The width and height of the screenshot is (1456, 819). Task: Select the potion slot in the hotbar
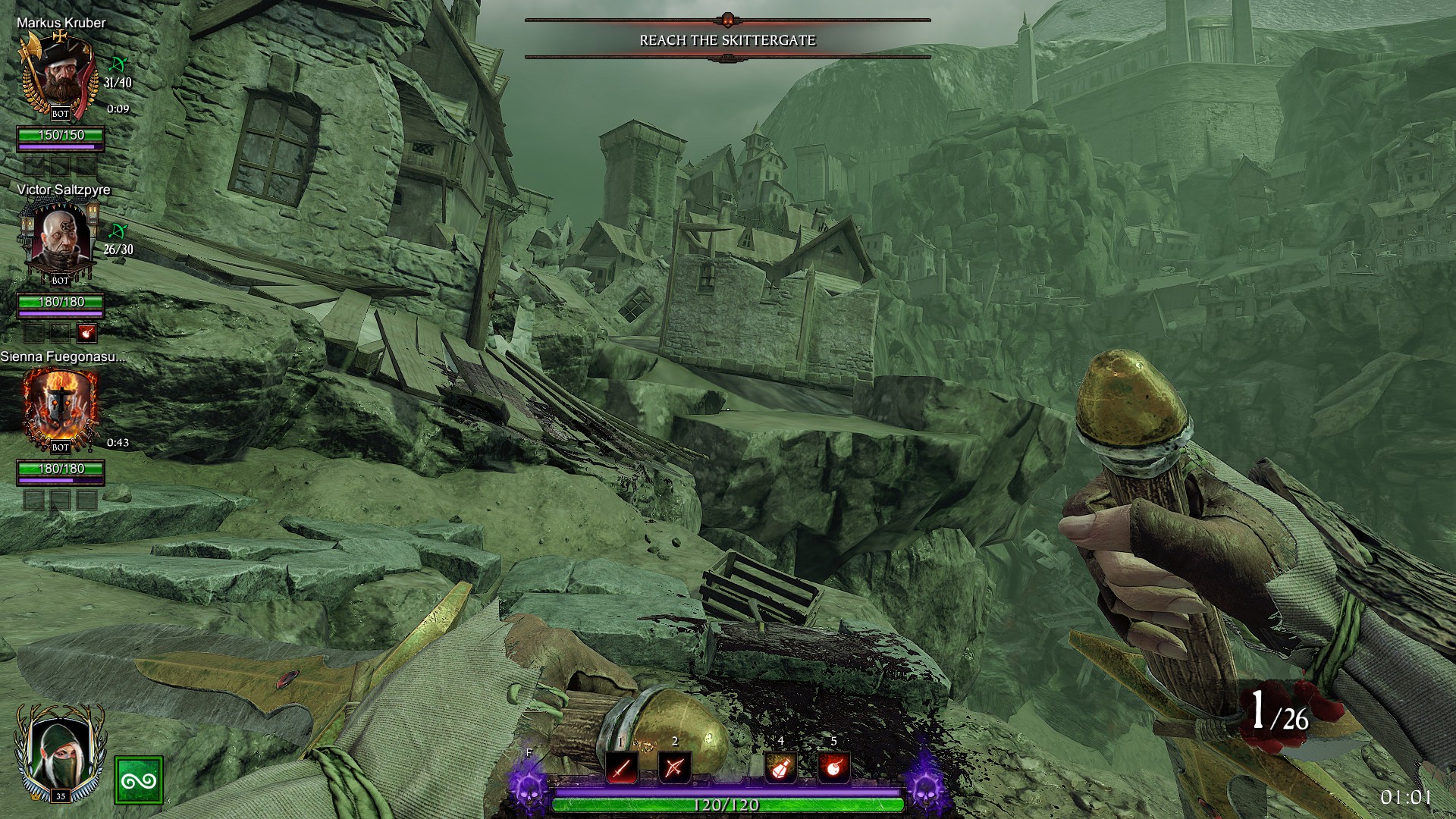[780, 768]
